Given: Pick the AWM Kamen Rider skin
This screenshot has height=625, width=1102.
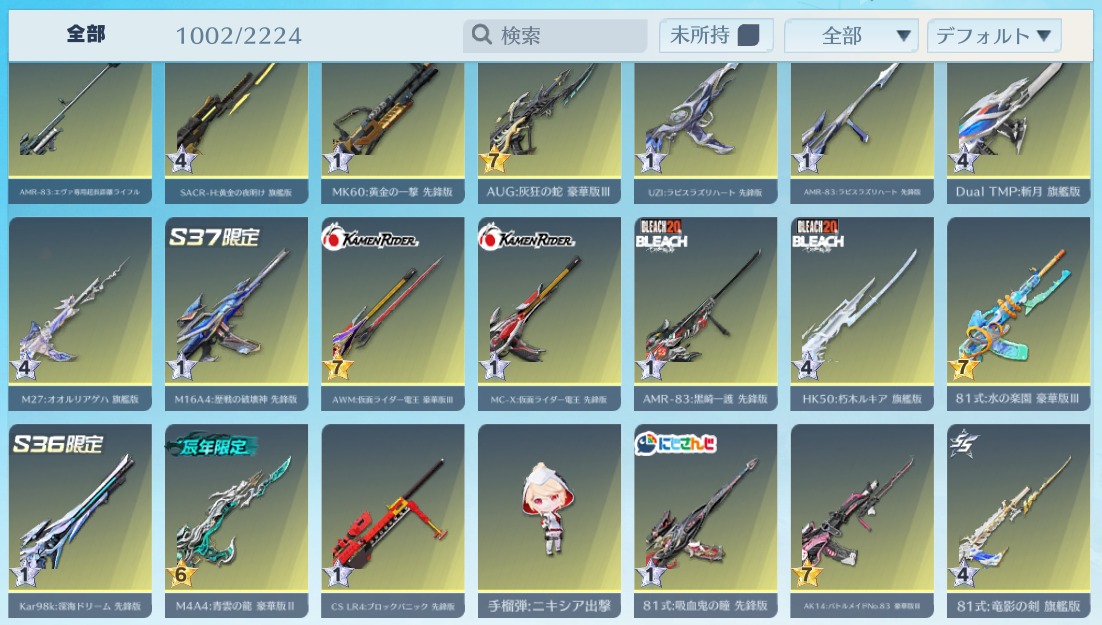Looking at the screenshot, I should [393, 310].
